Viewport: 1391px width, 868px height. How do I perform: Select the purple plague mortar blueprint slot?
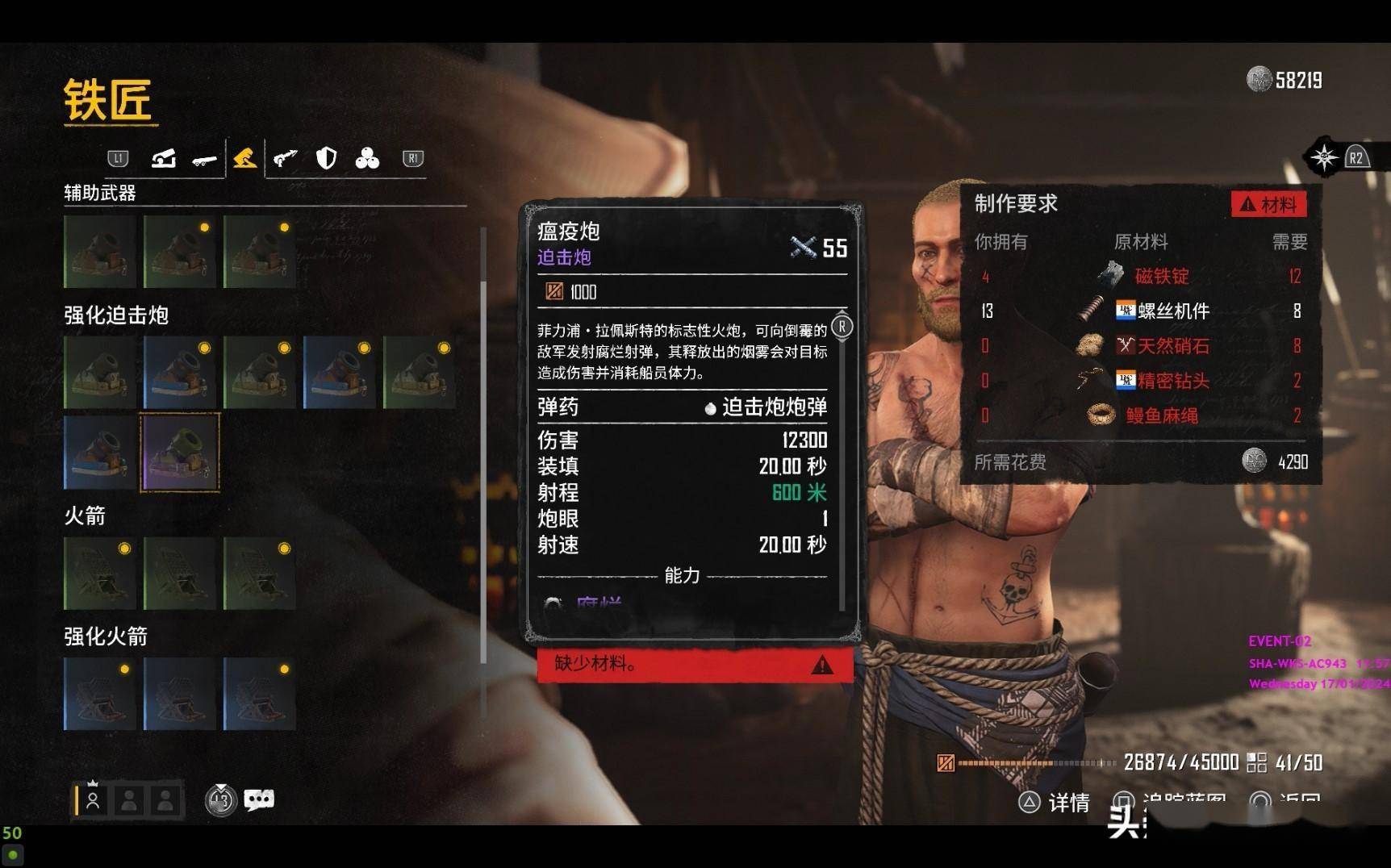click(180, 452)
